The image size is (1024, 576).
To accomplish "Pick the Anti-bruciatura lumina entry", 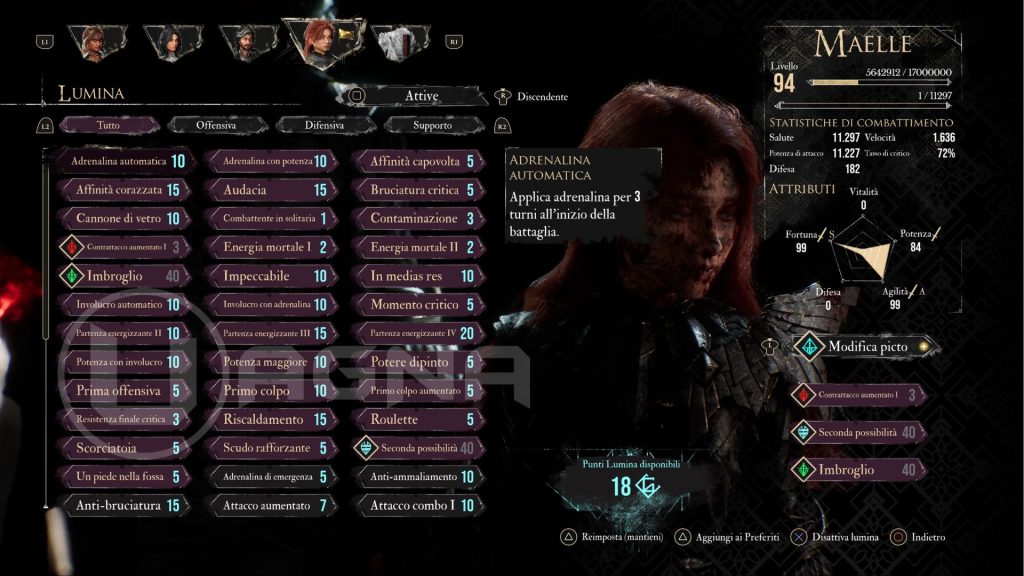I will (118, 506).
